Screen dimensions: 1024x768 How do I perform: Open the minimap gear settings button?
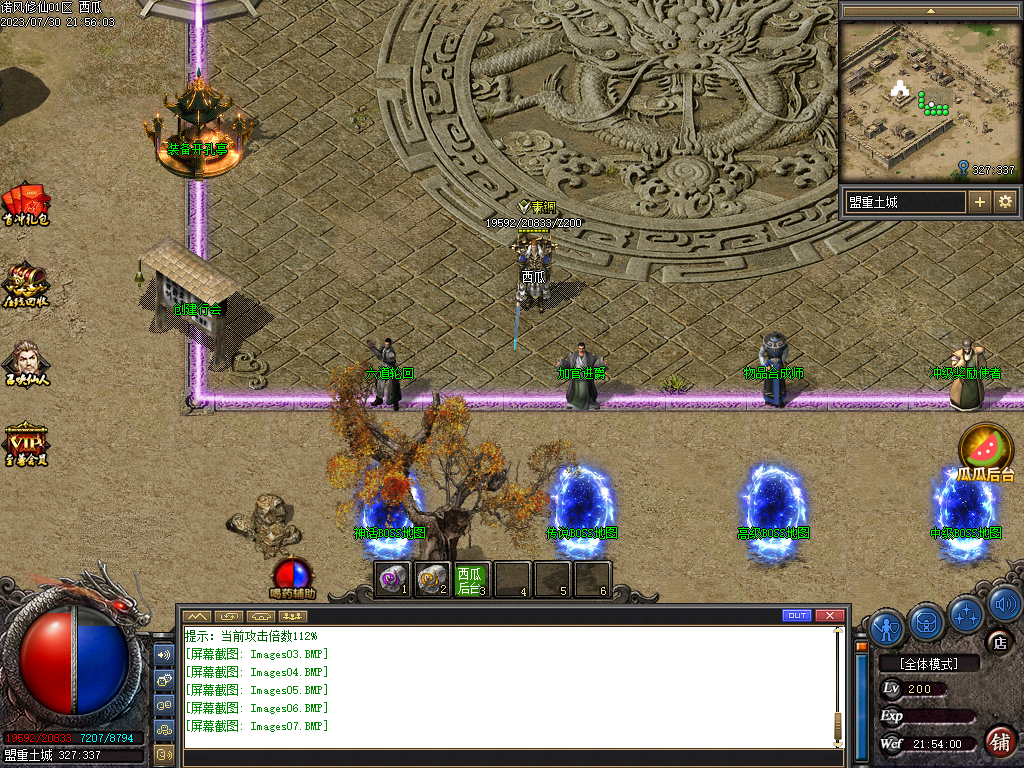1005,202
